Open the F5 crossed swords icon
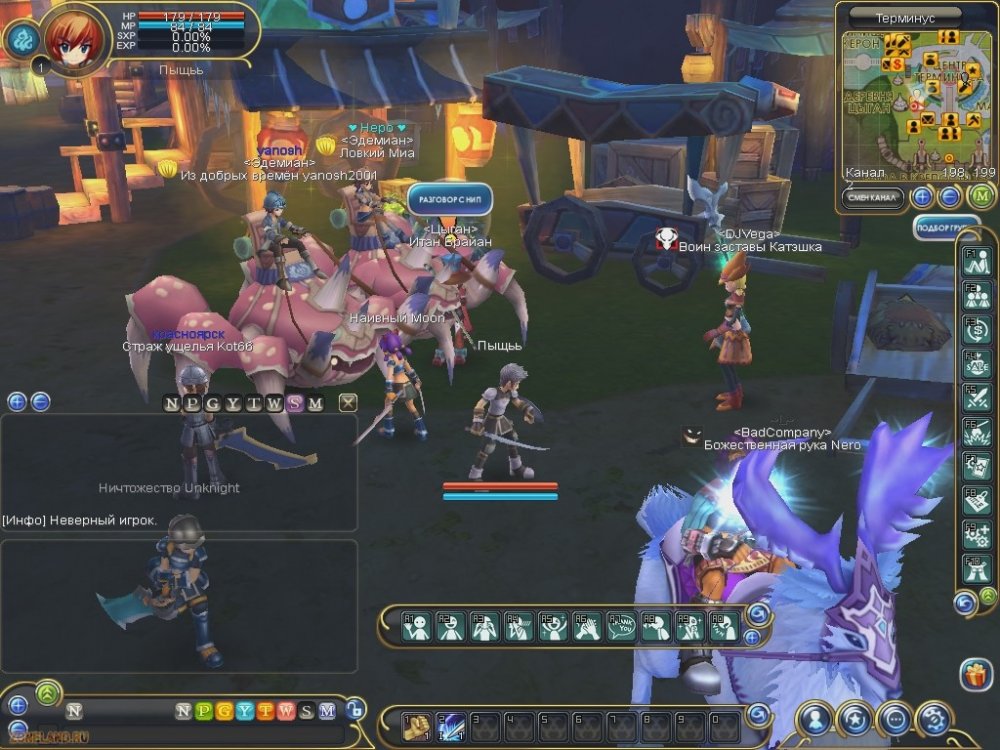1000x750 pixels. coord(976,398)
